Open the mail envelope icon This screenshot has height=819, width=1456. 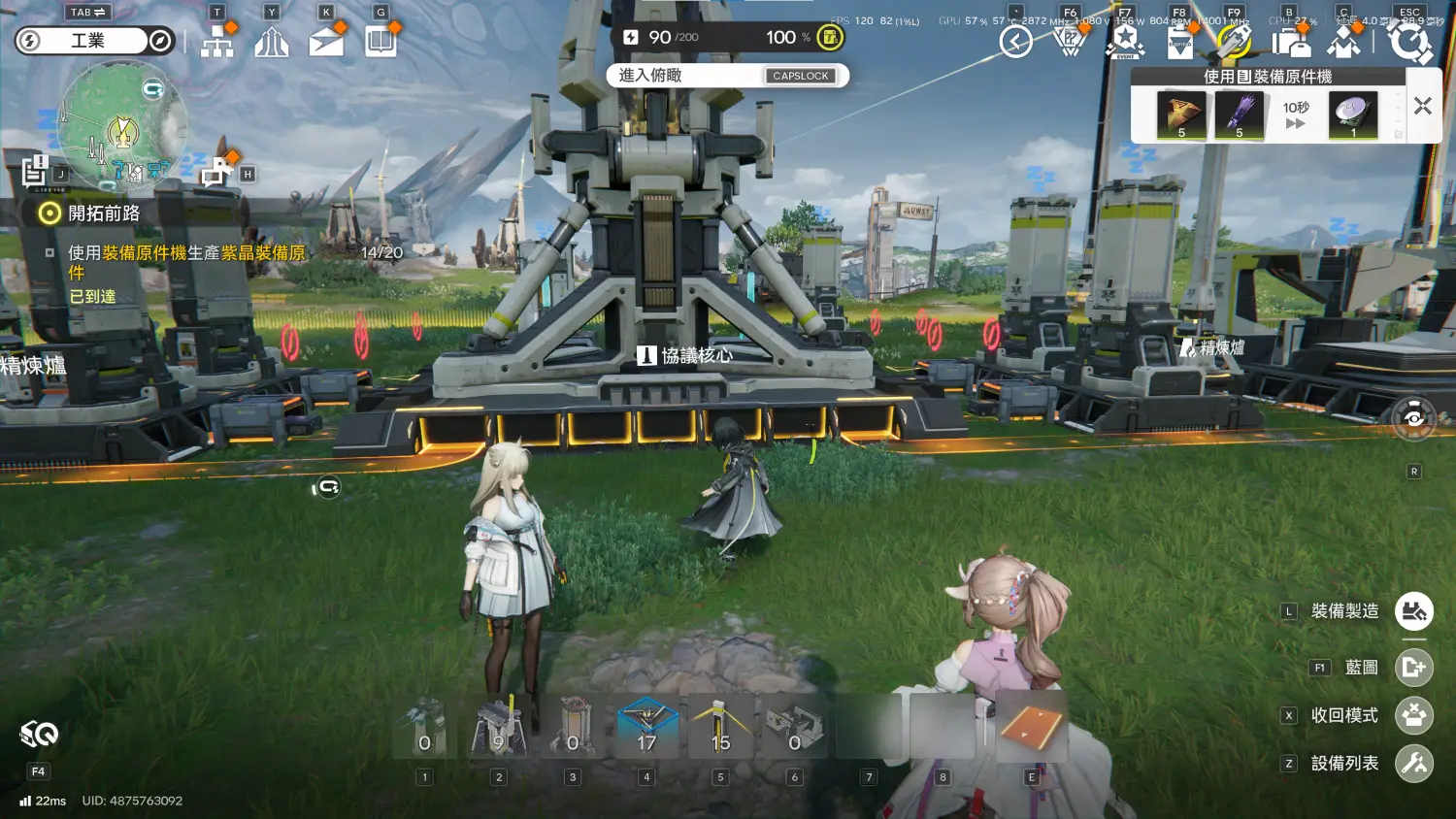pyautogui.click(x=326, y=41)
